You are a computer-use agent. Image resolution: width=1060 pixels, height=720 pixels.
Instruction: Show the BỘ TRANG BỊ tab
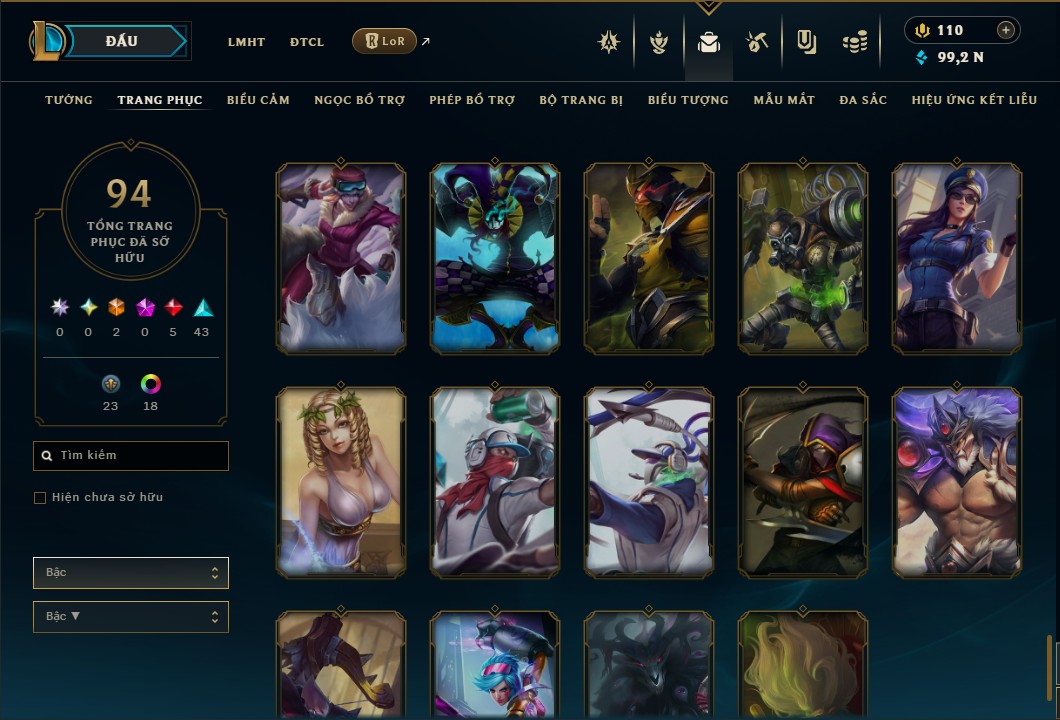[581, 100]
